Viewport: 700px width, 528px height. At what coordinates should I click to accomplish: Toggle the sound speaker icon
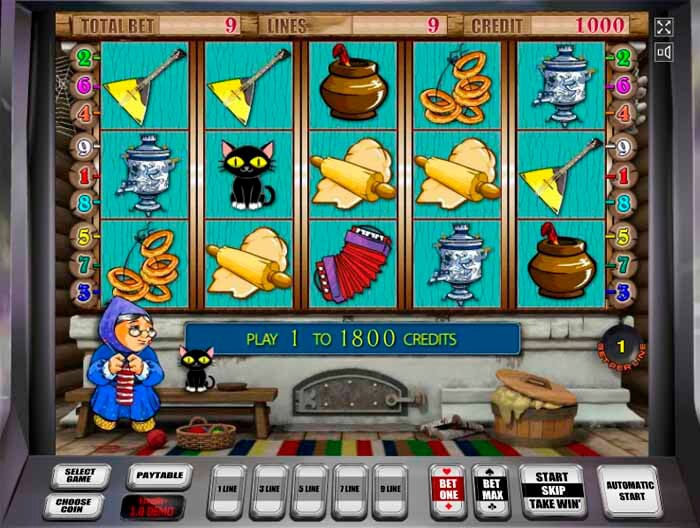point(664,53)
